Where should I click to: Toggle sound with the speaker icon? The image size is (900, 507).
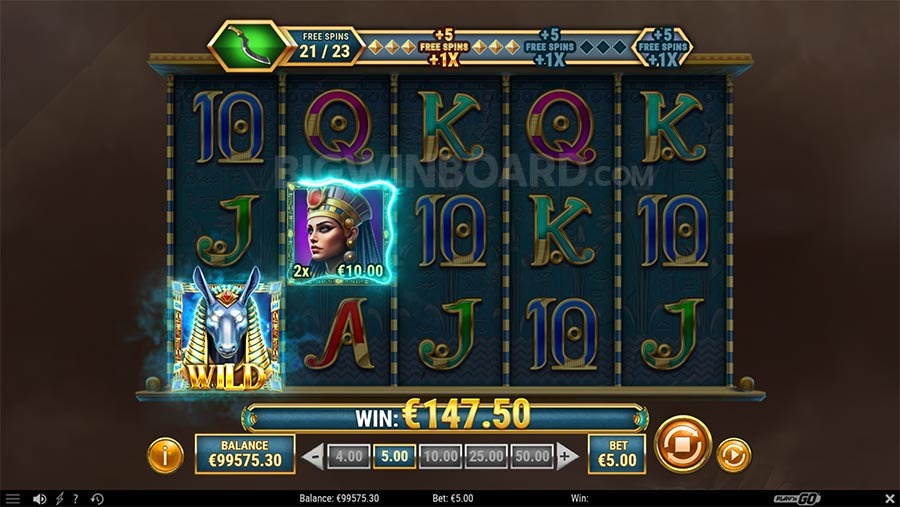click(40, 498)
